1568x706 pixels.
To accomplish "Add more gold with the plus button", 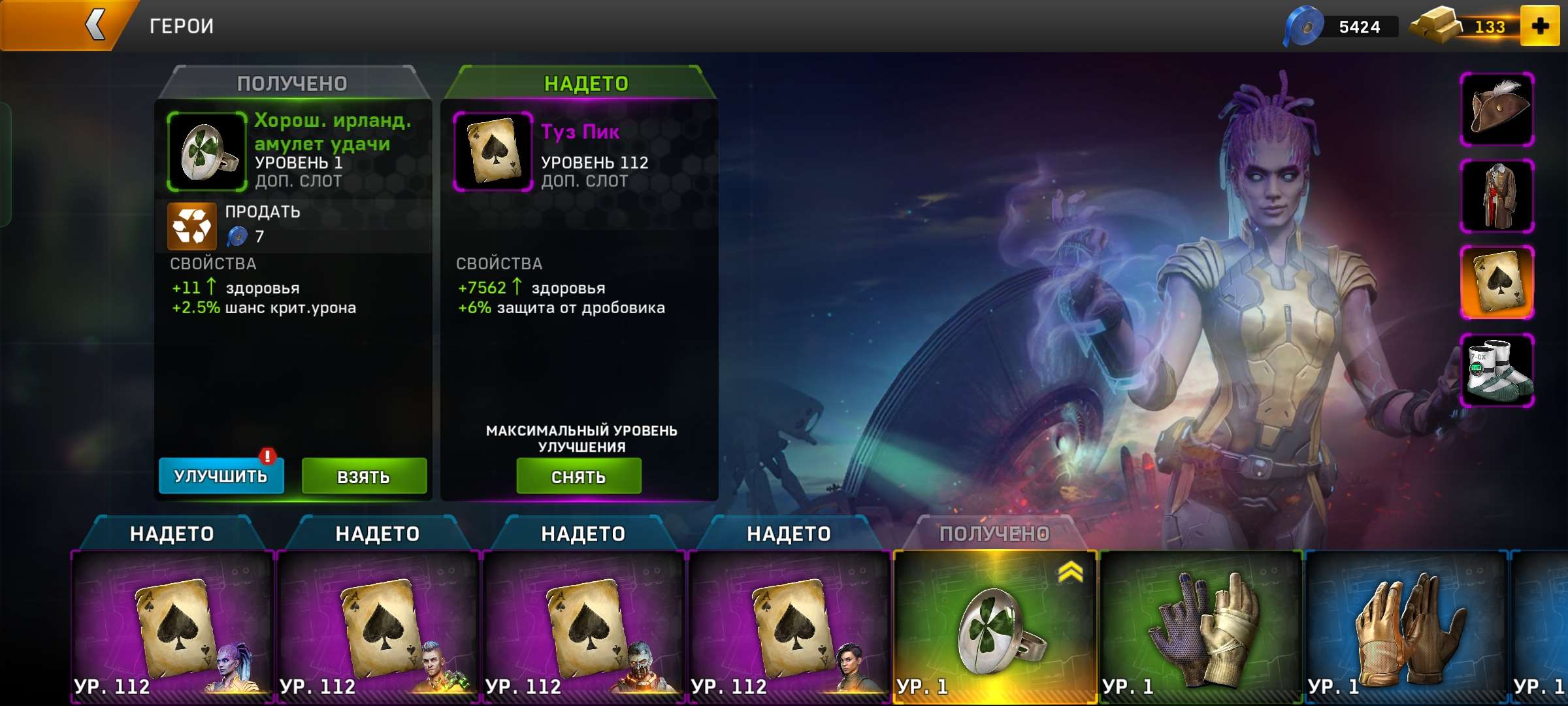I will click(x=1540, y=27).
